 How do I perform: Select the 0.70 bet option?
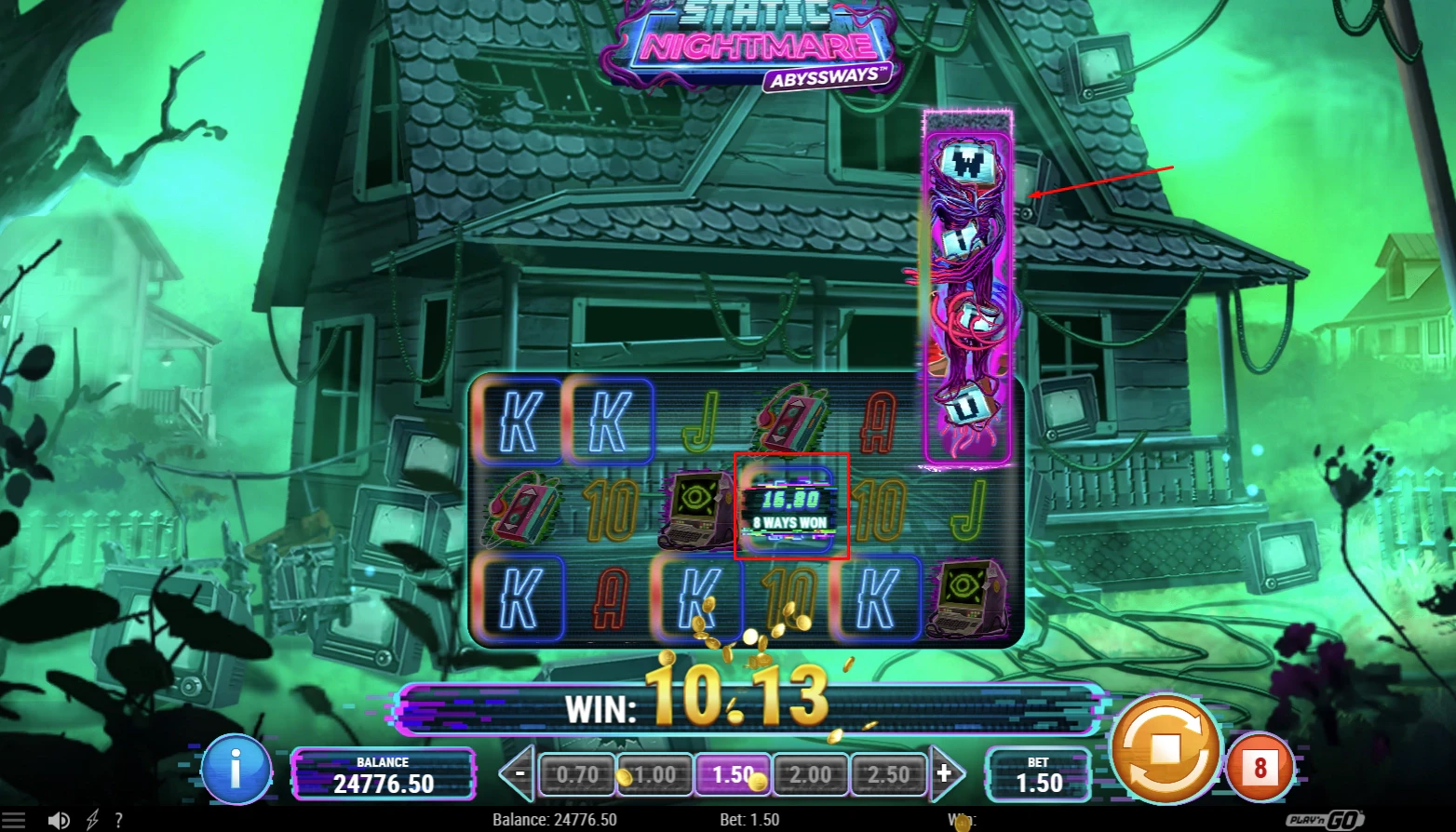576,773
